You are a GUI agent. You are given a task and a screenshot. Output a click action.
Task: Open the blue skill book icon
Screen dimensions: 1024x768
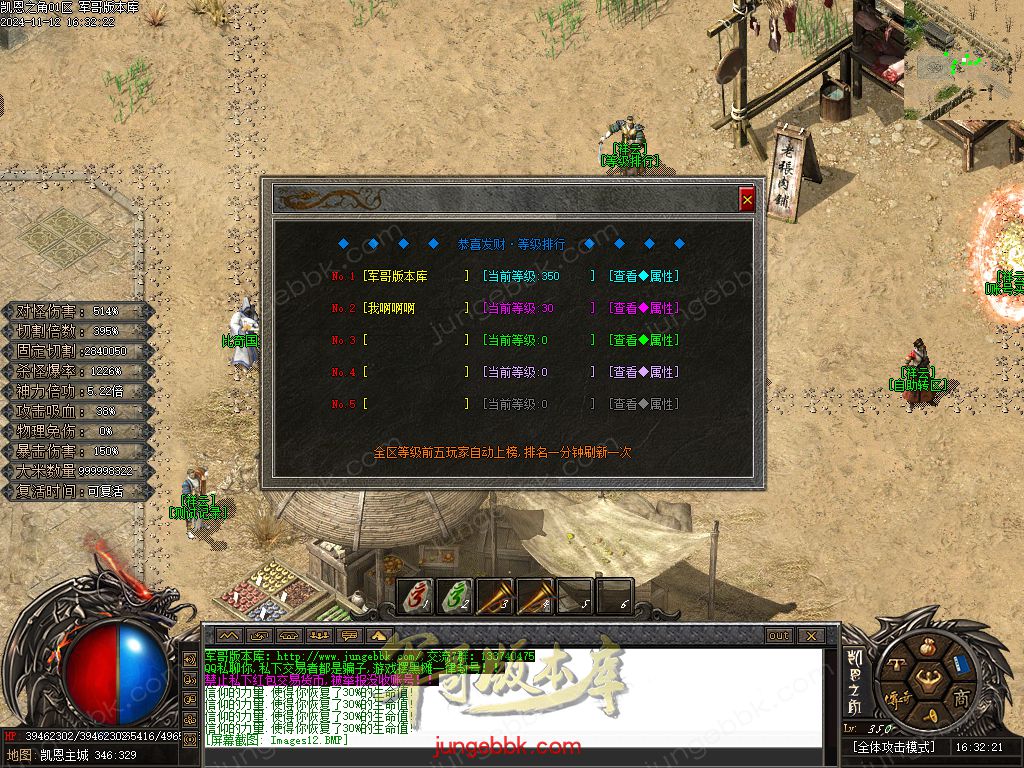click(961, 664)
